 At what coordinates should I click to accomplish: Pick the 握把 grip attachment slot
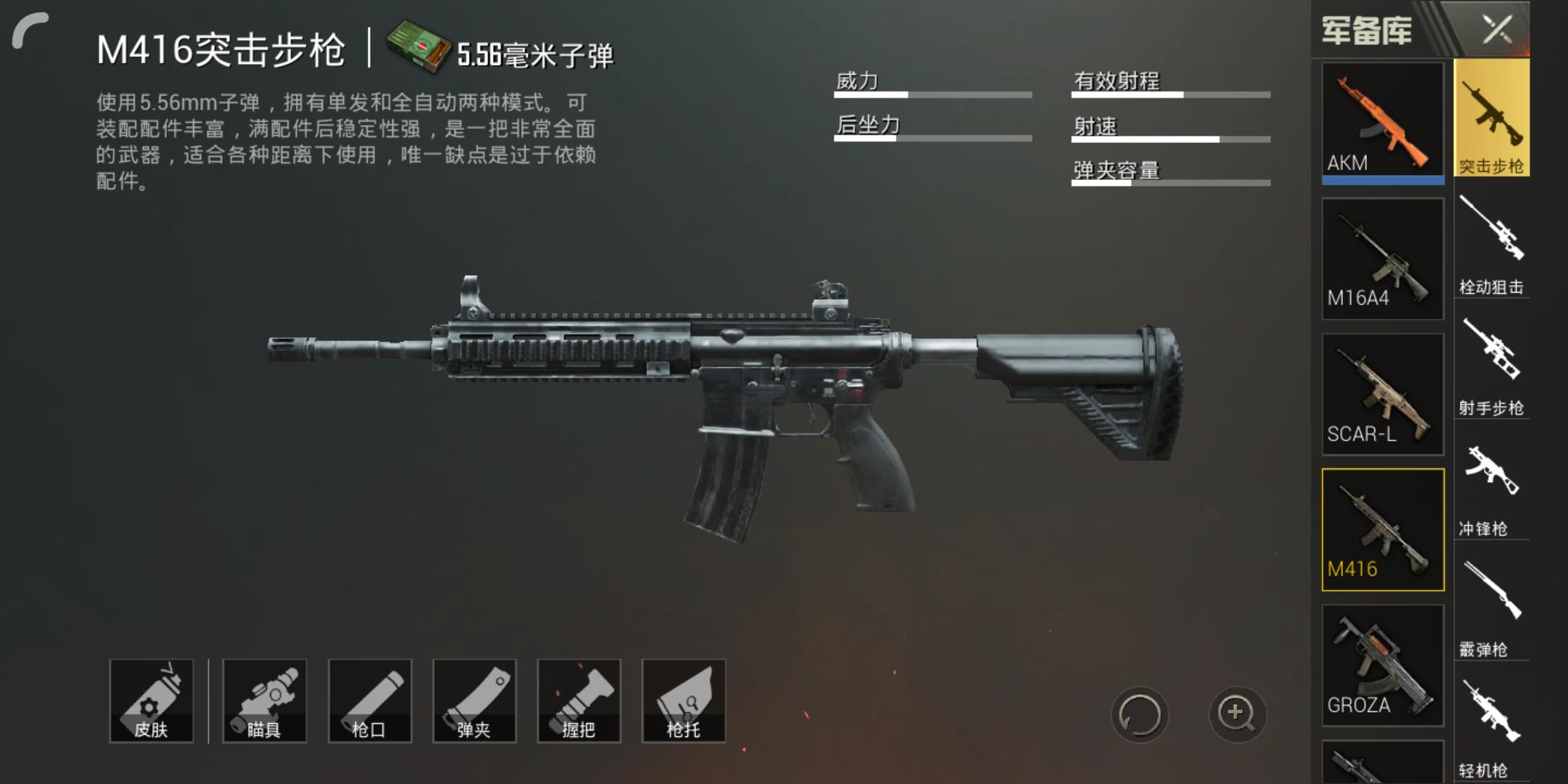pyautogui.click(x=579, y=701)
